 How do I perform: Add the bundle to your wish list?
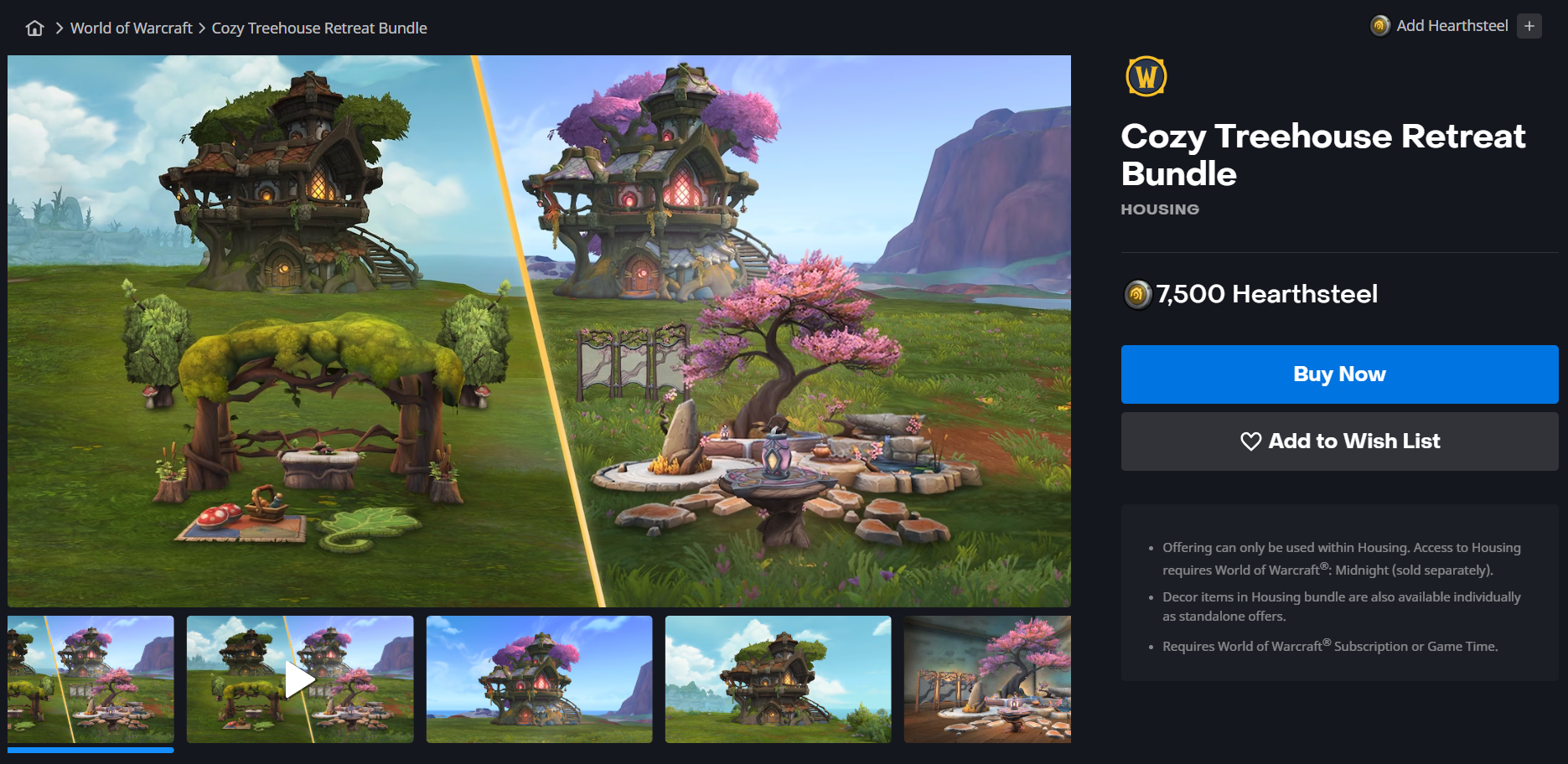(1338, 441)
